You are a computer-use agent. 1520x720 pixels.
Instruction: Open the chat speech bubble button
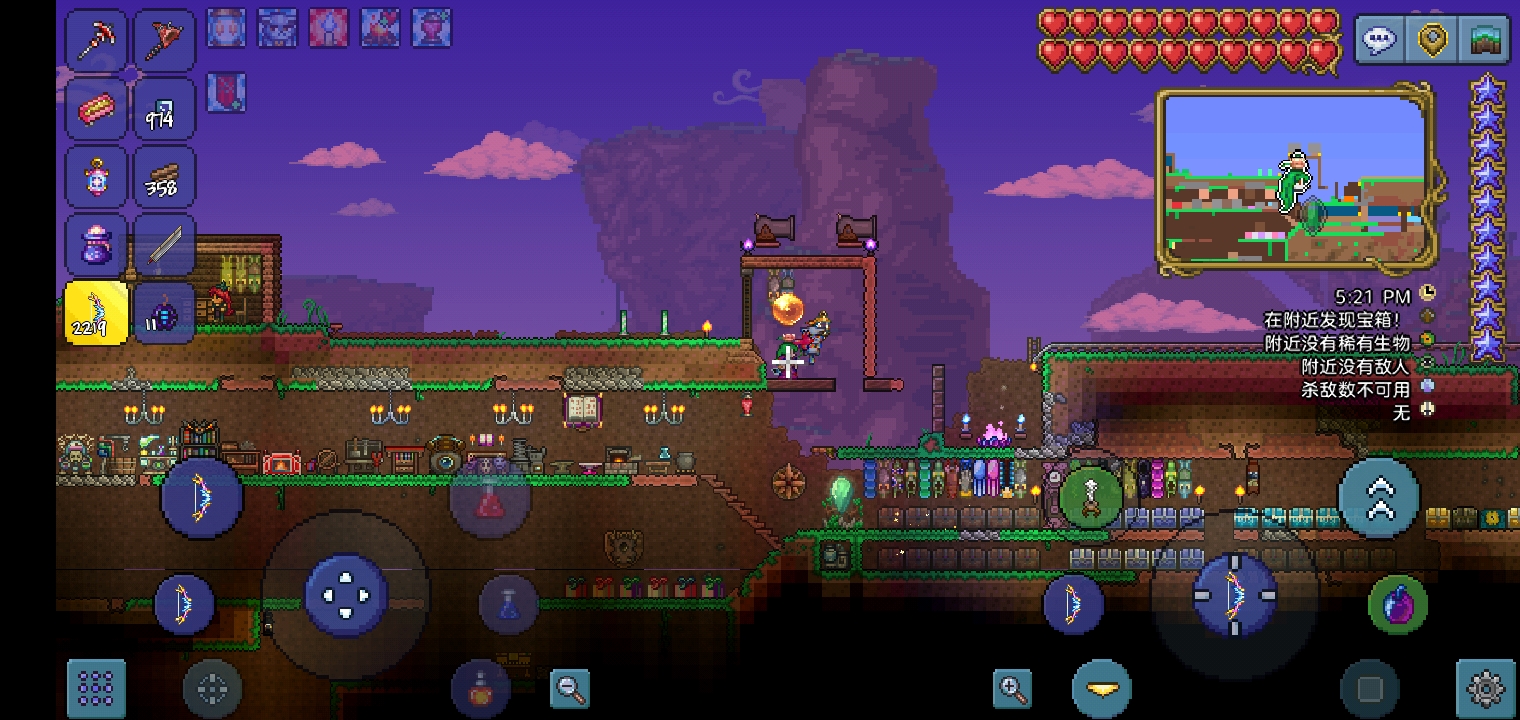1380,41
